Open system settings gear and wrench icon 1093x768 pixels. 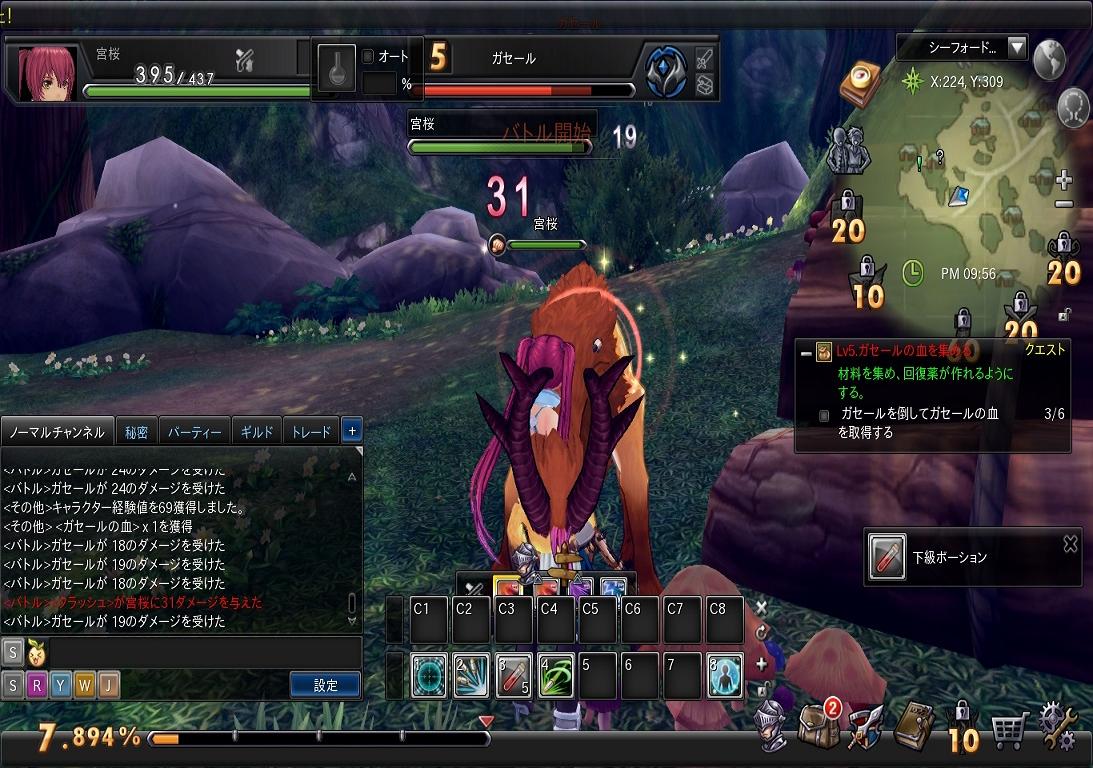[1059, 727]
